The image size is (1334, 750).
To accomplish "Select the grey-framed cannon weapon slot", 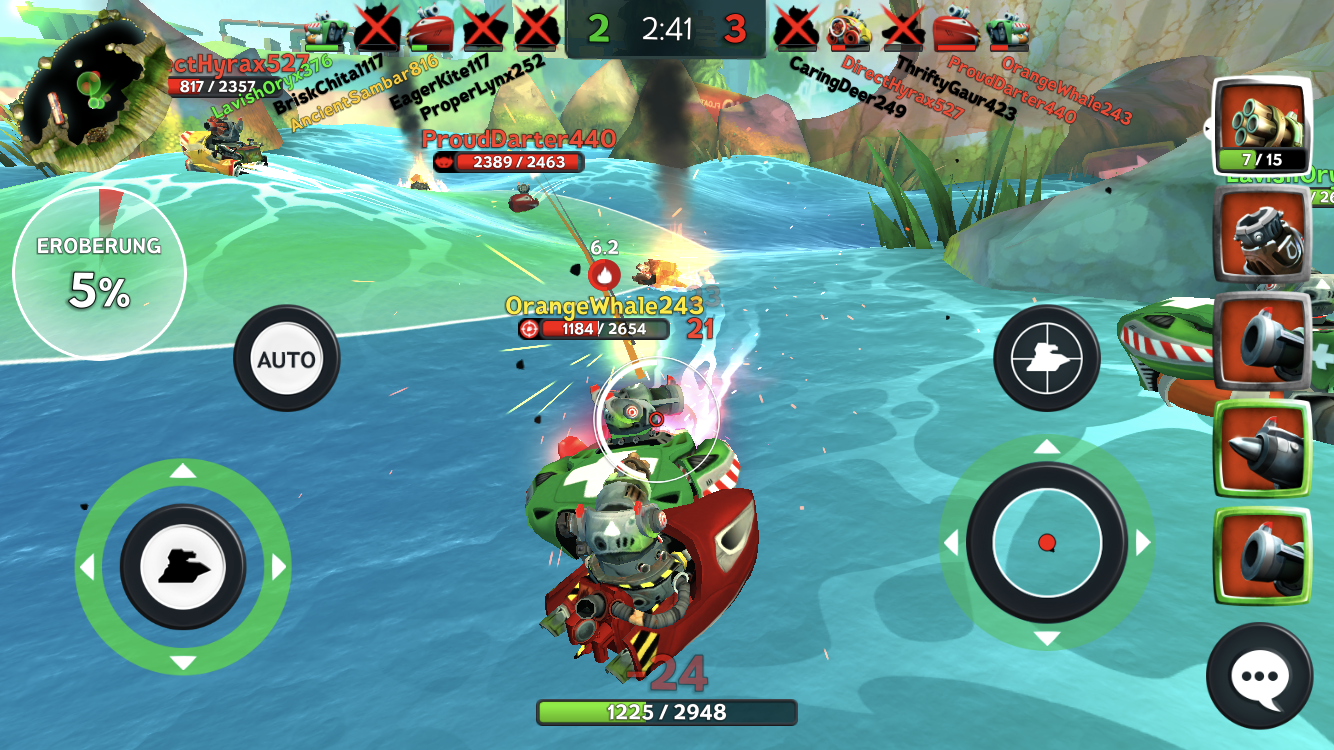I will coord(1262,341).
